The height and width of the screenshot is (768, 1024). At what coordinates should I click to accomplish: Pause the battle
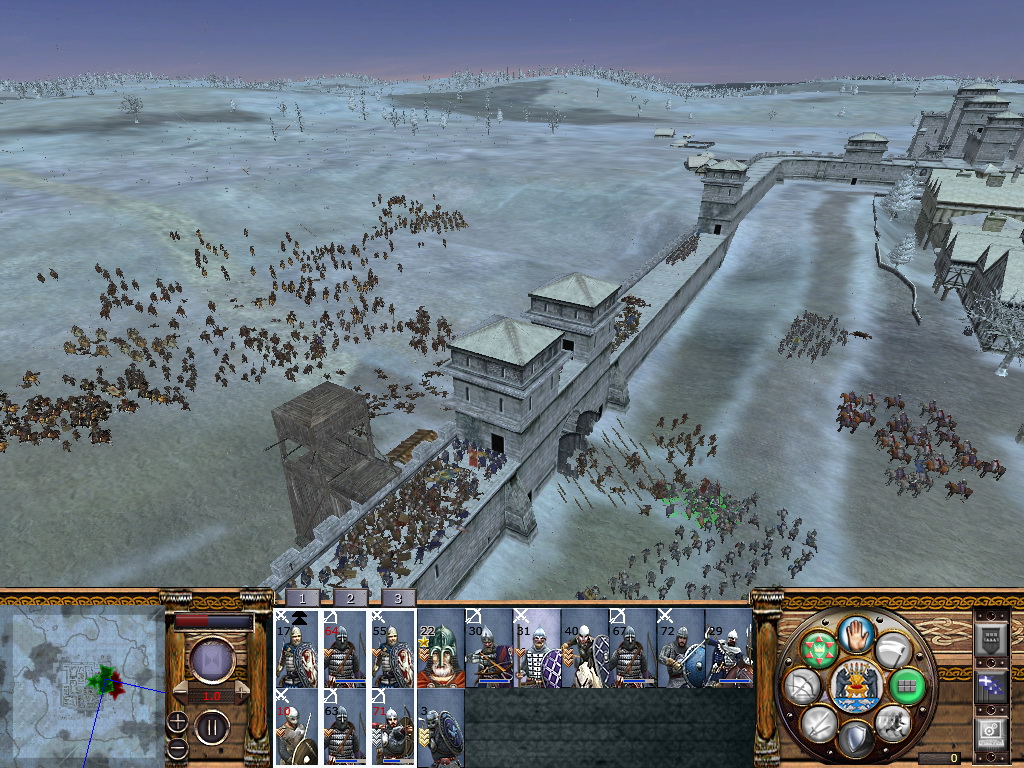click(x=211, y=727)
